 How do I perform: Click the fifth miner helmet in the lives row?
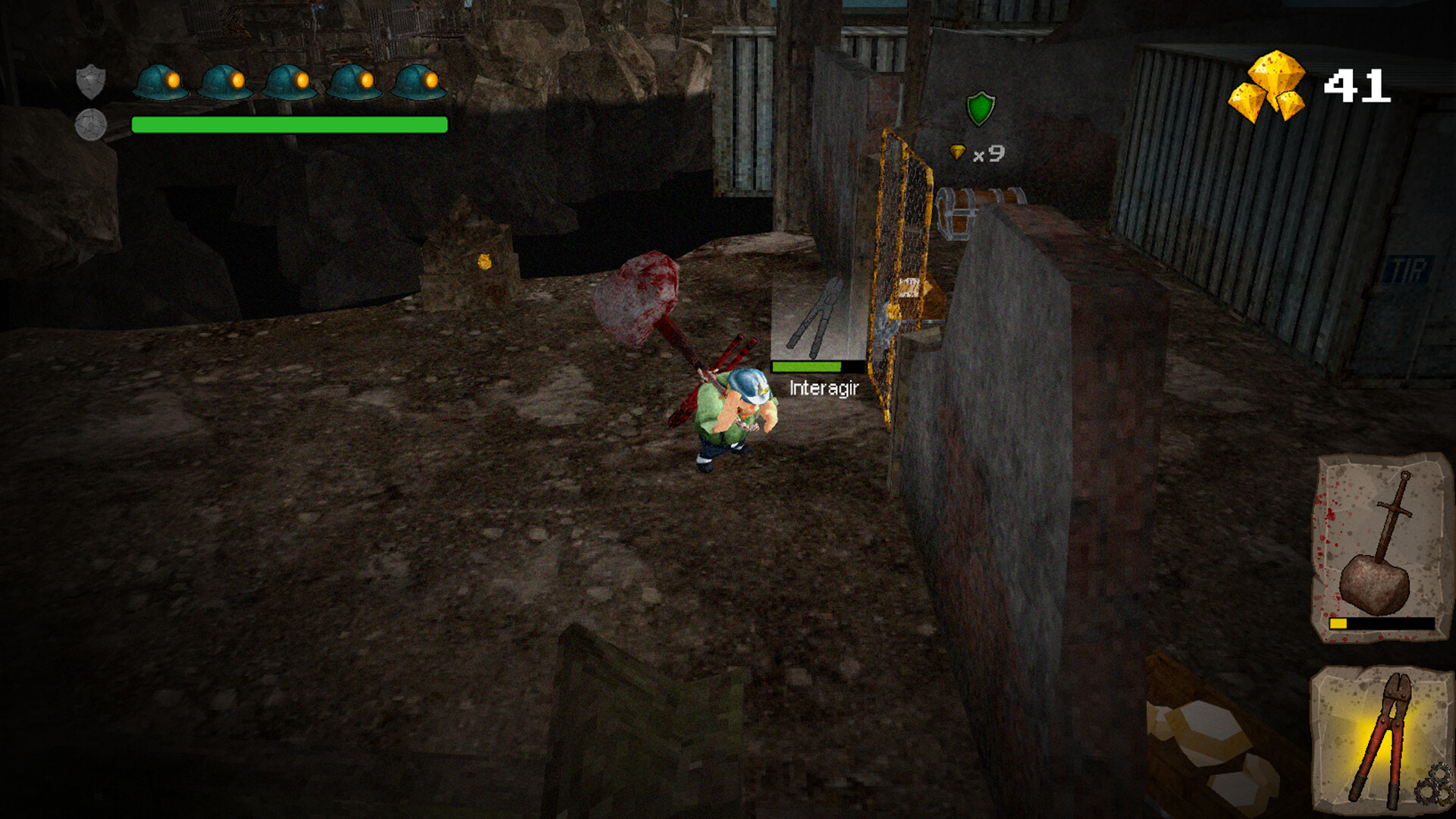pyautogui.click(x=416, y=81)
